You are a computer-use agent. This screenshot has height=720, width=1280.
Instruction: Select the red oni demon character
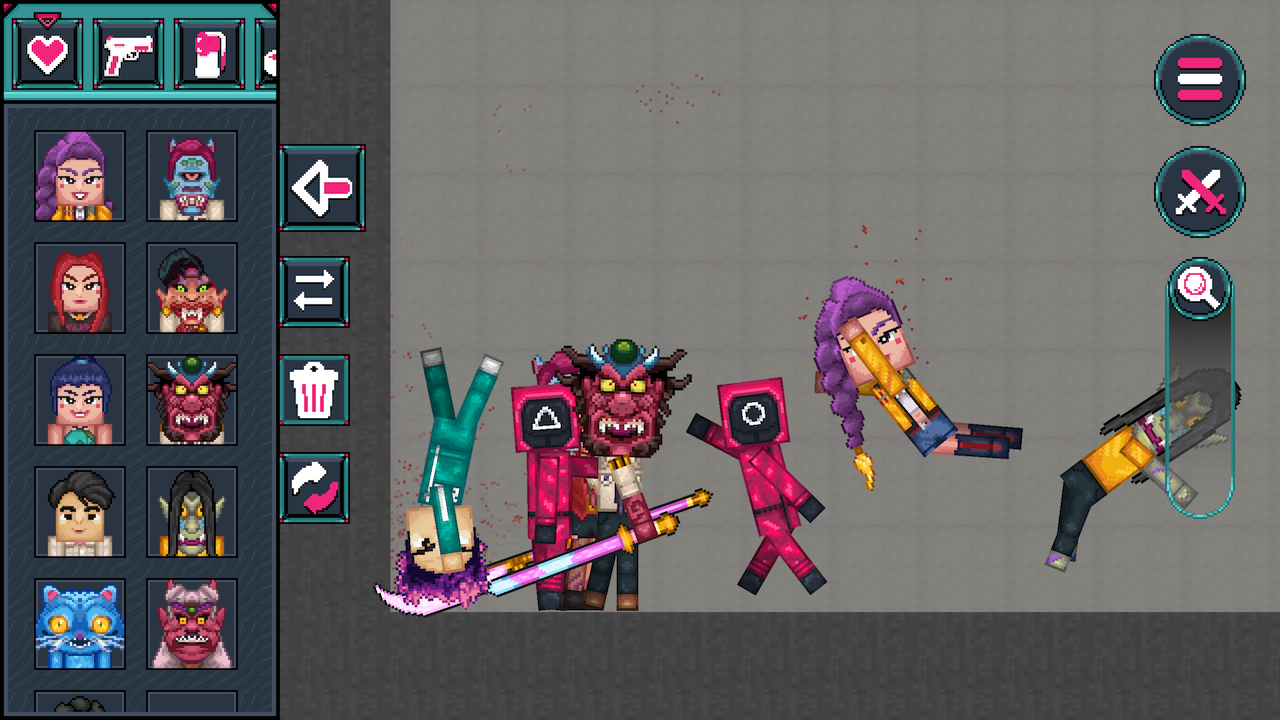(x=191, y=402)
